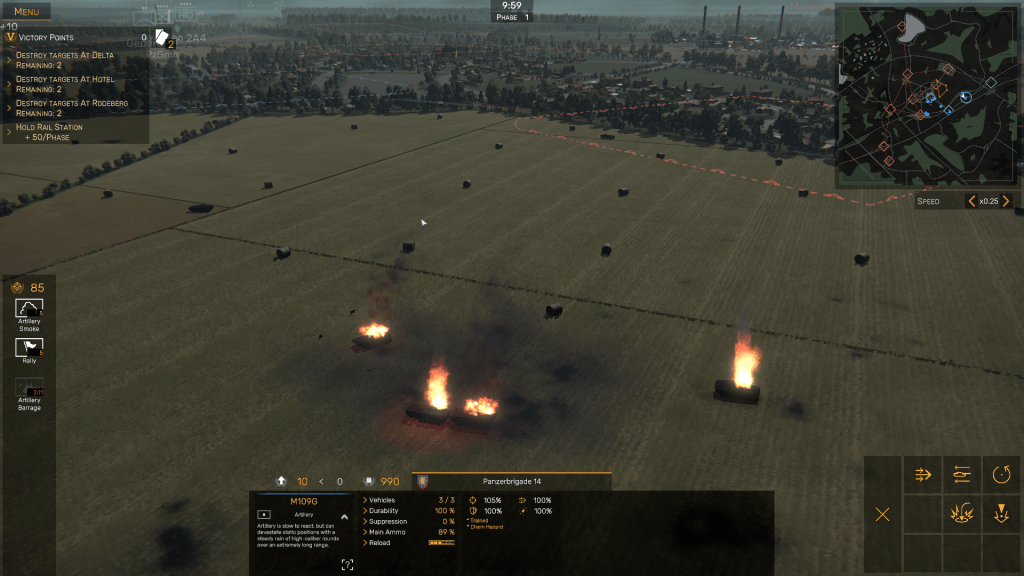Order the artillery bombardment explosion command
This screenshot has width=1024, height=576.
click(x=962, y=514)
